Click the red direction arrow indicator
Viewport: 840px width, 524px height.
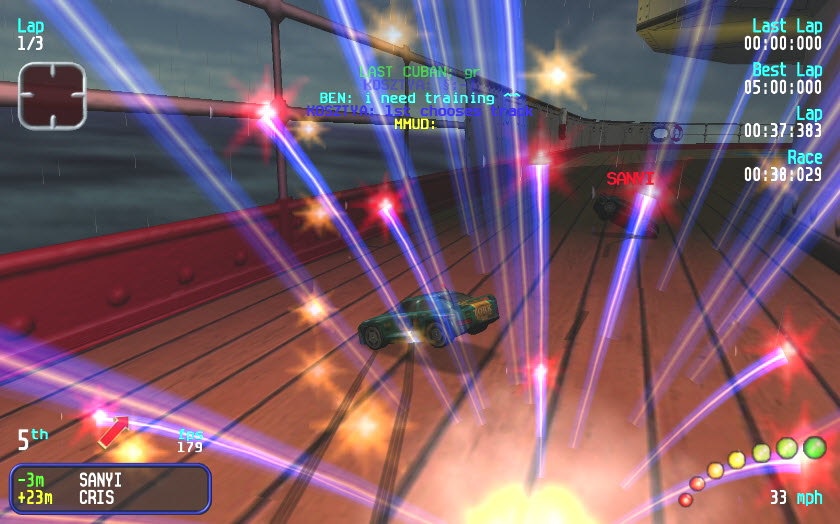(113, 432)
